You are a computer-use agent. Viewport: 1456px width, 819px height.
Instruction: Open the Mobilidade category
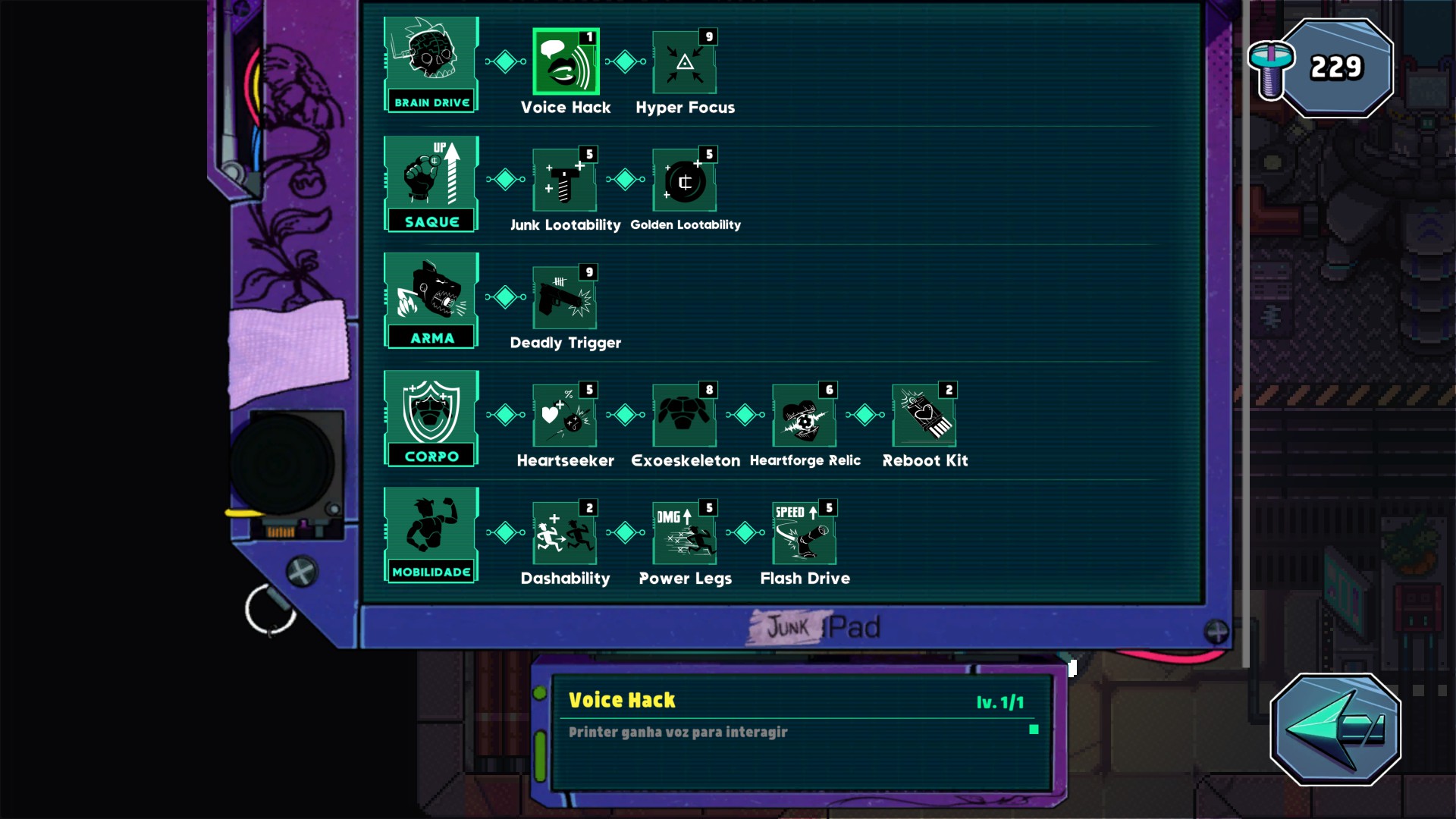(x=431, y=535)
